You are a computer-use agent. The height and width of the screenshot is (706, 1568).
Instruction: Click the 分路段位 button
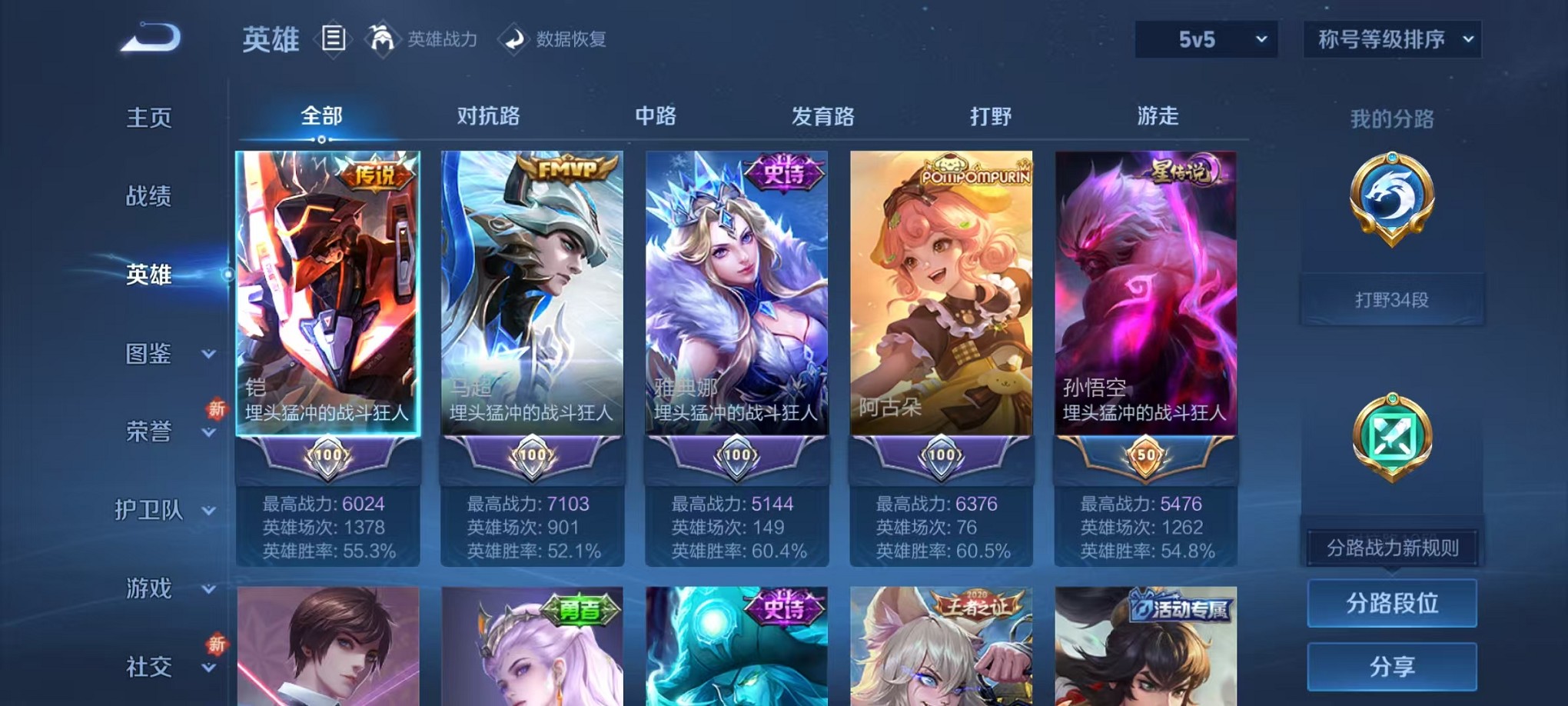1392,604
